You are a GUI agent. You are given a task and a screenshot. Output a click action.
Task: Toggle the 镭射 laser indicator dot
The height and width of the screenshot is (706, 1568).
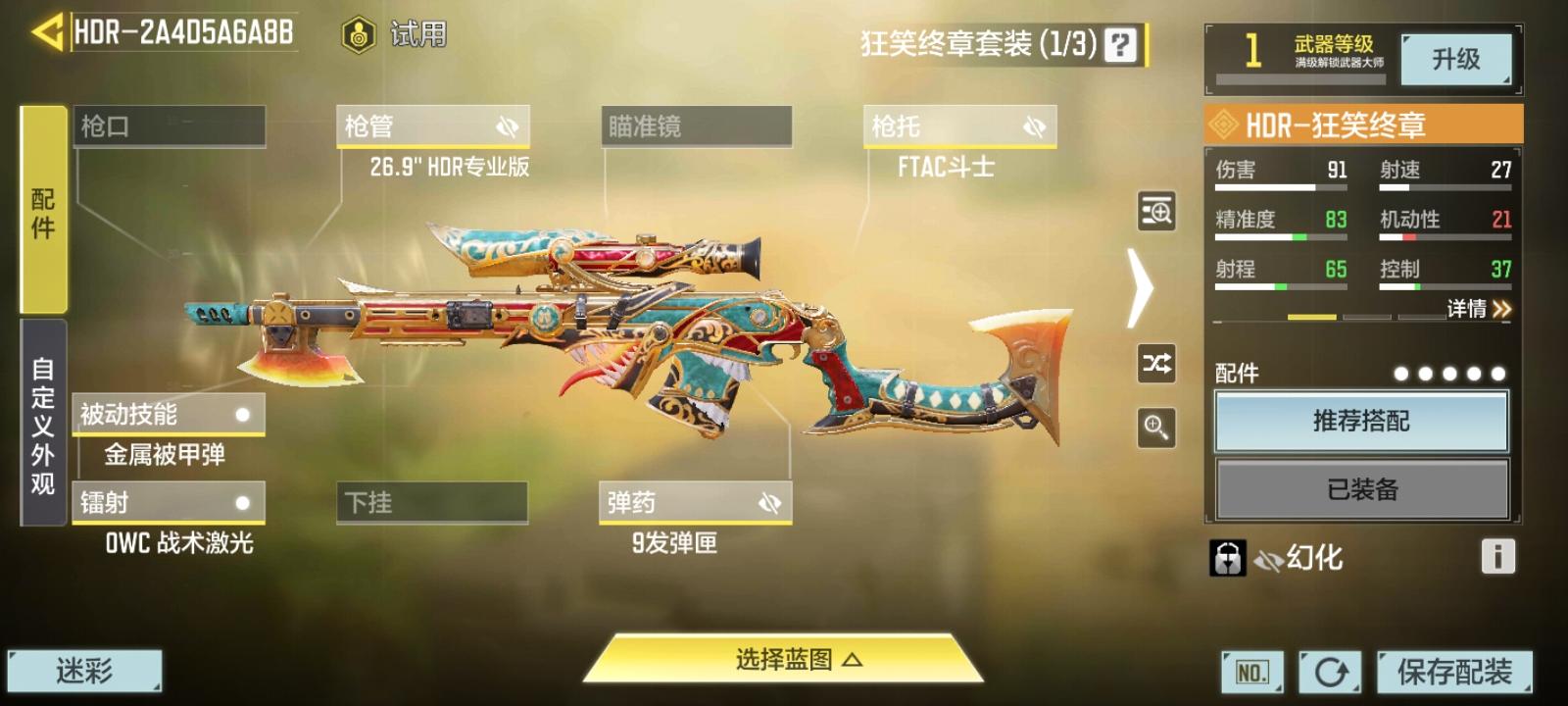click(x=242, y=503)
